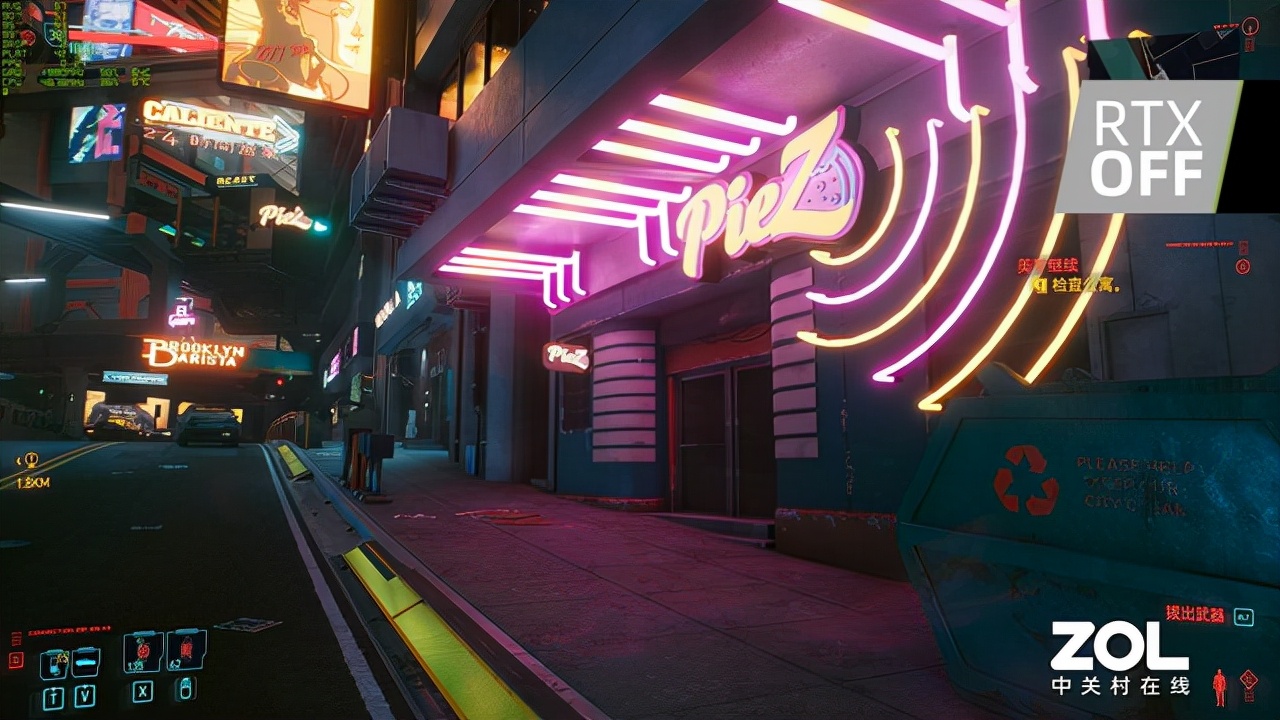Select the yellow quest waypoint marker showing 1.2KM
The width and height of the screenshot is (1280, 720).
32,461
